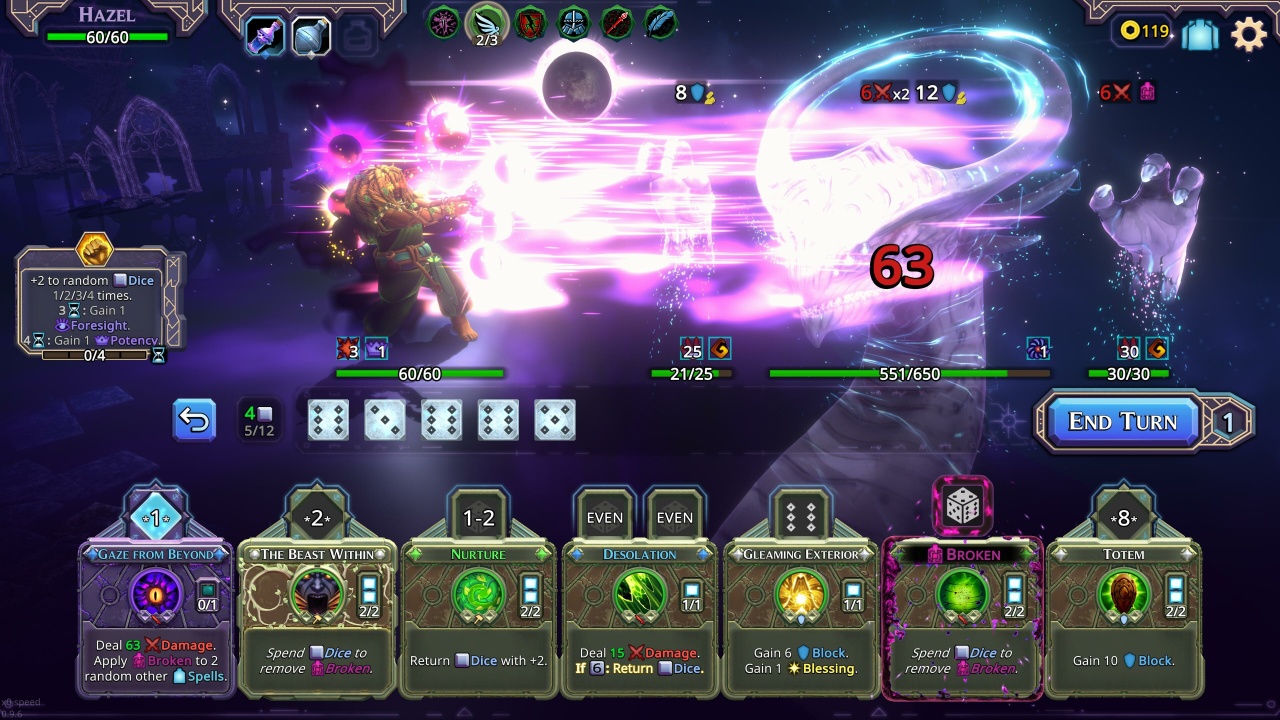Image resolution: width=1280 pixels, height=720 pixels.
Task: Inspect the blue feather relic
Action: click(660, 22)
